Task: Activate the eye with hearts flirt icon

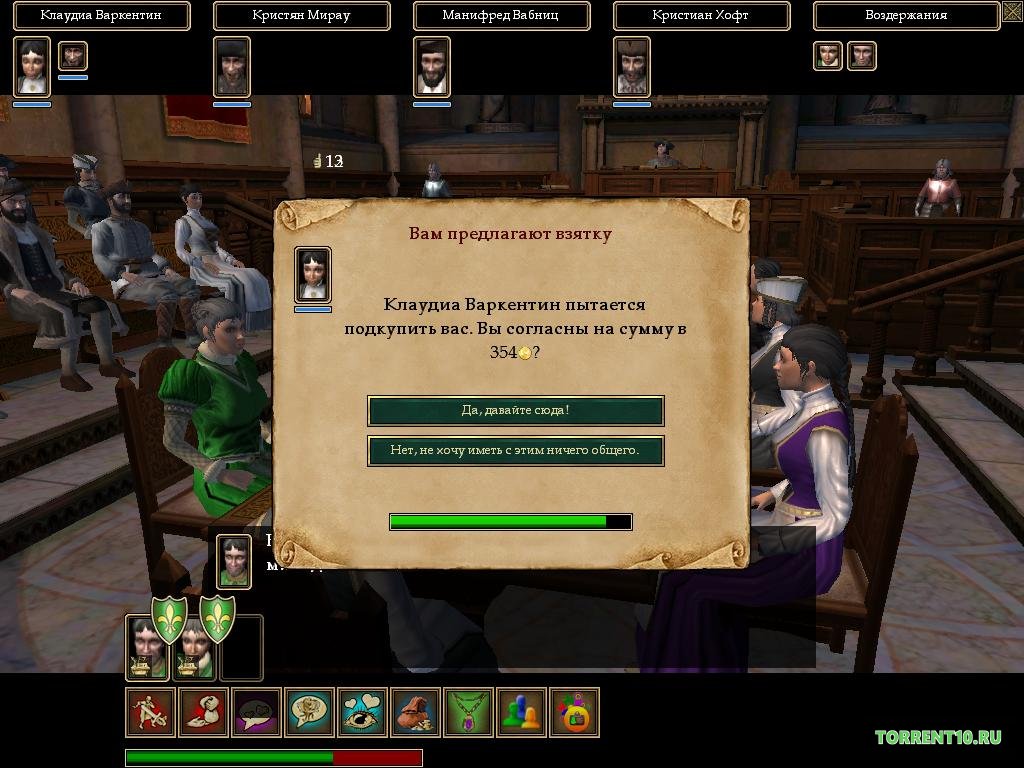Action: point(363,712)
